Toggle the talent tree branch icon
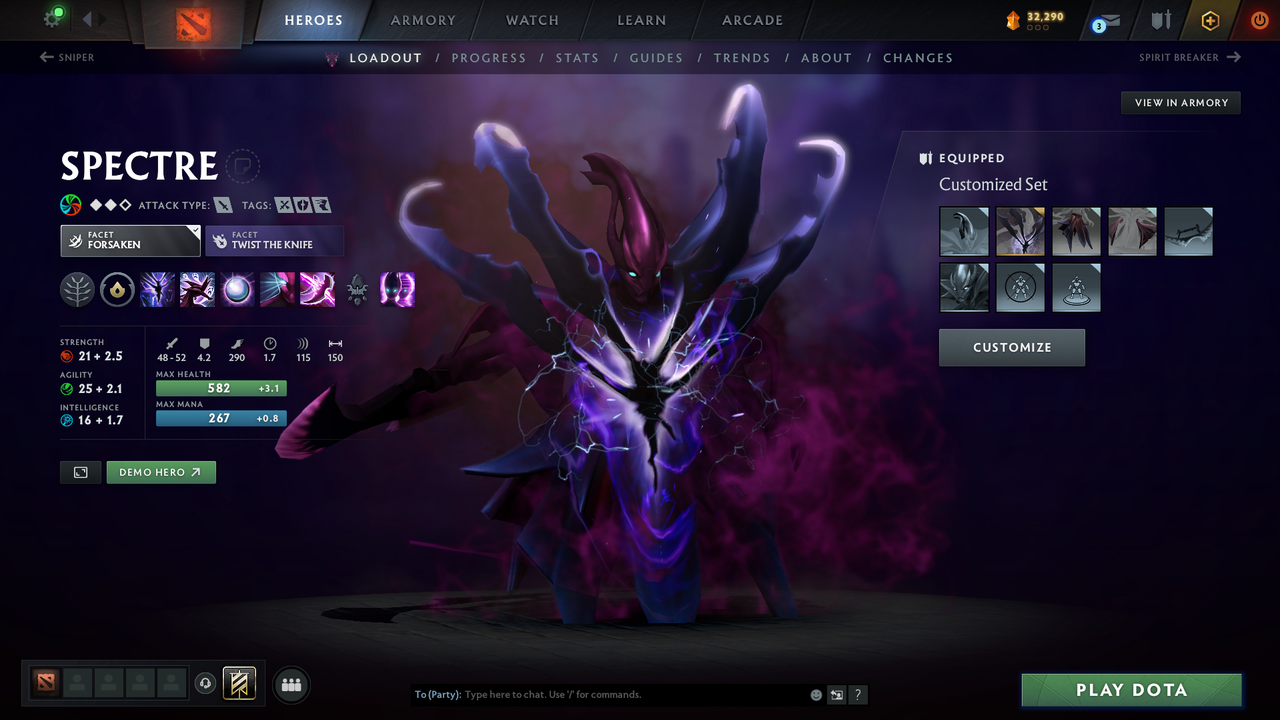The image size is (1280, 720). pos(77,290)
